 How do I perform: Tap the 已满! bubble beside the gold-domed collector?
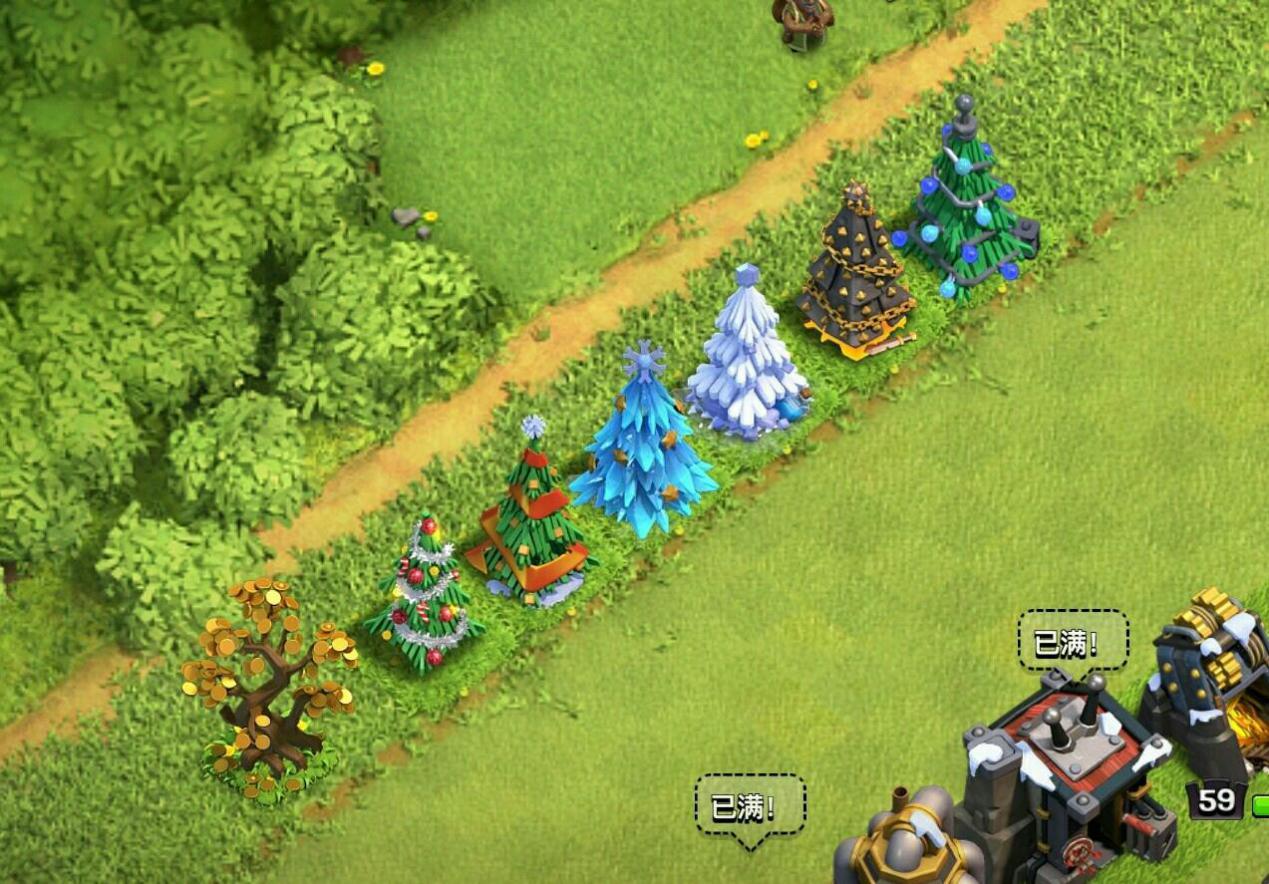click(750, 805)
